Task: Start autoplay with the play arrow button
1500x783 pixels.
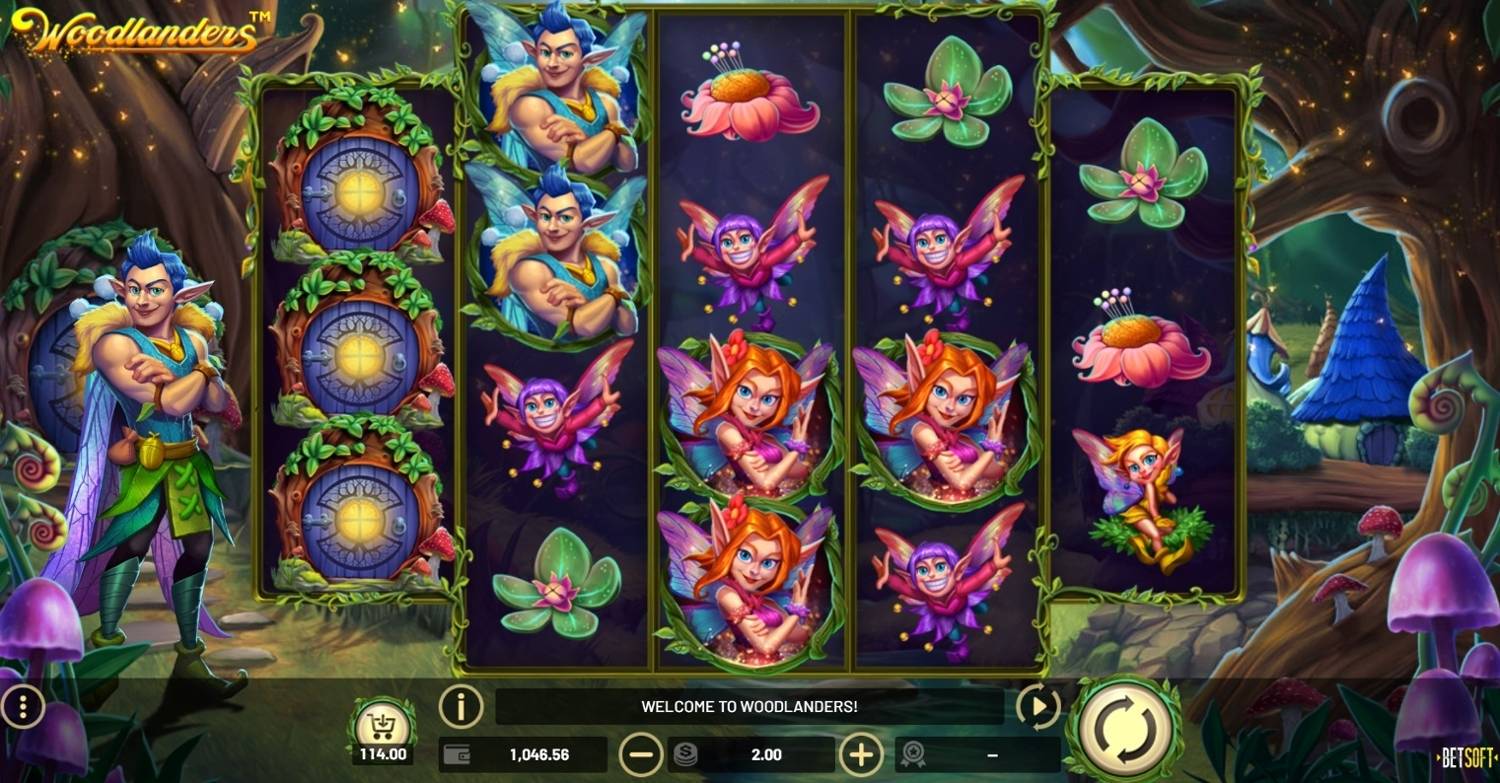Action: click(x=1038, y=708)
